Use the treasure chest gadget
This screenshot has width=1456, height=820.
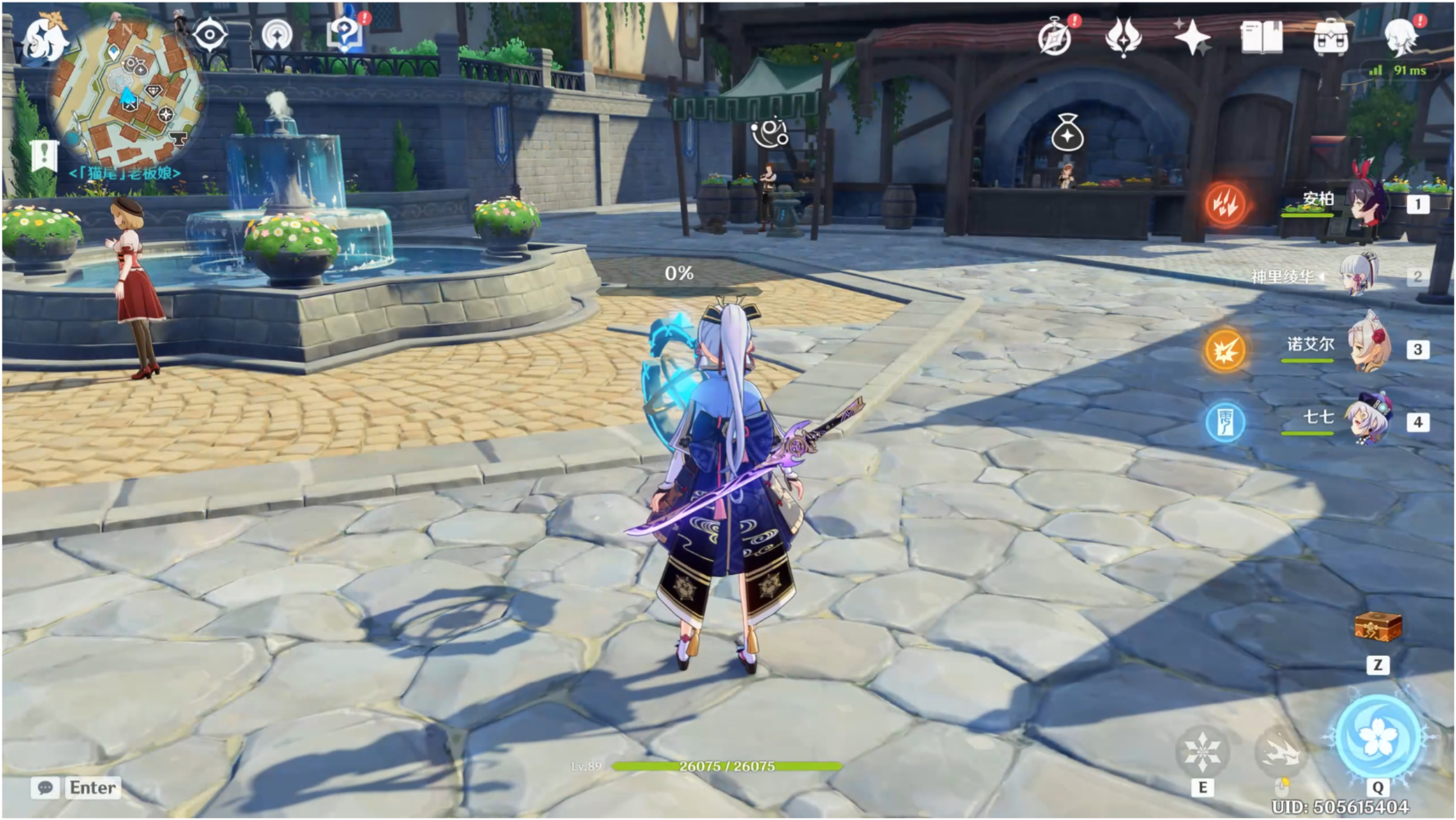tap(1378, 627)
